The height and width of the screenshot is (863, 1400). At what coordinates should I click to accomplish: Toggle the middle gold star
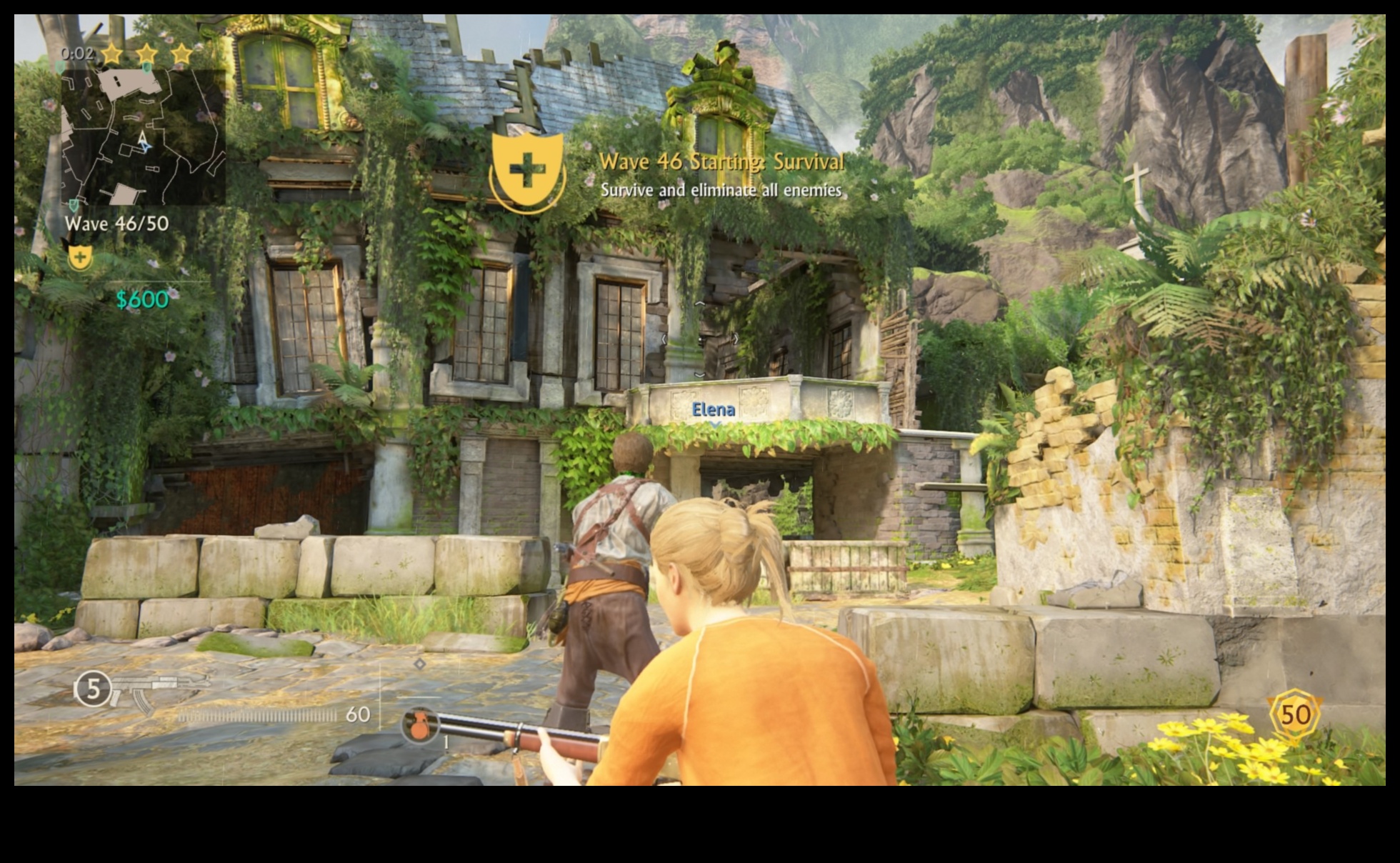[146, 52]
